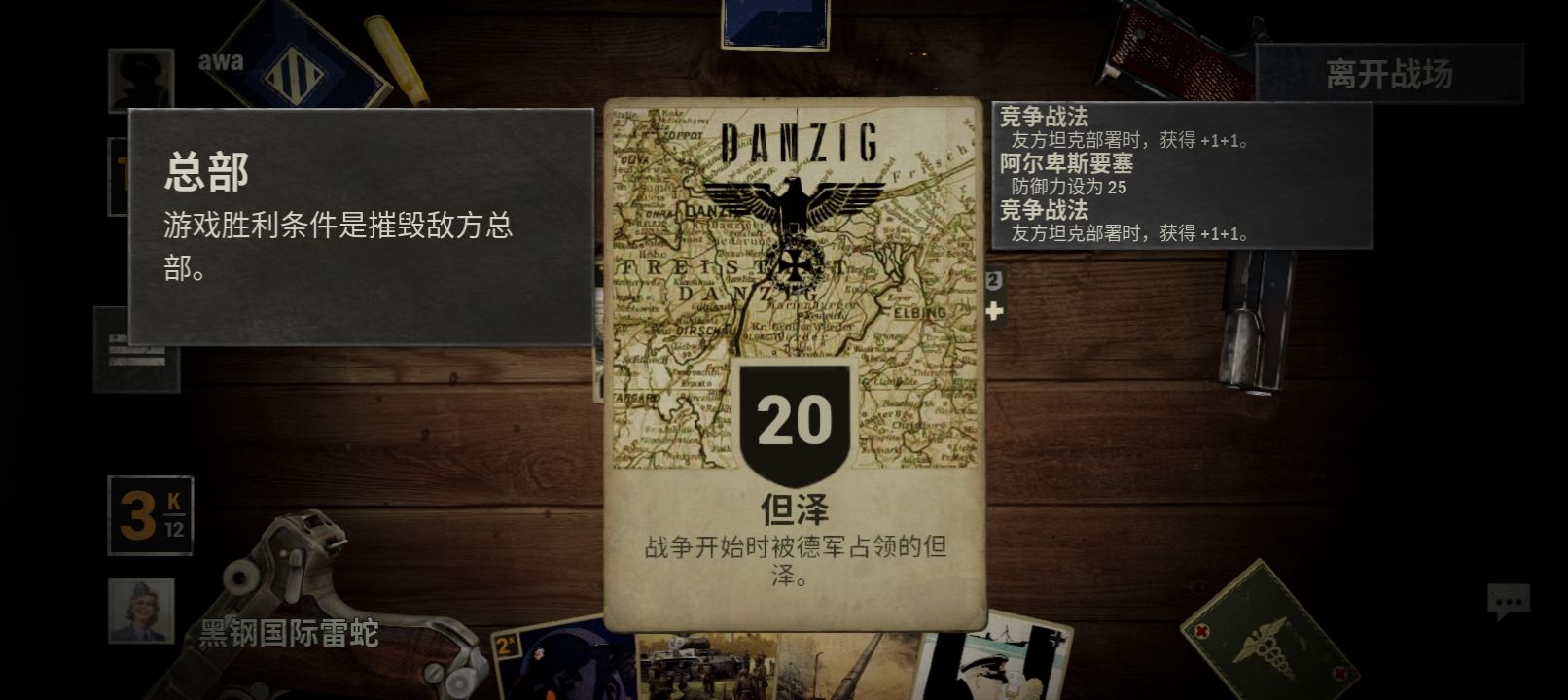
Task: Click the opponent name 黑钢国际雷蛇
Action: pyautogui.click(x=290, y=632)
